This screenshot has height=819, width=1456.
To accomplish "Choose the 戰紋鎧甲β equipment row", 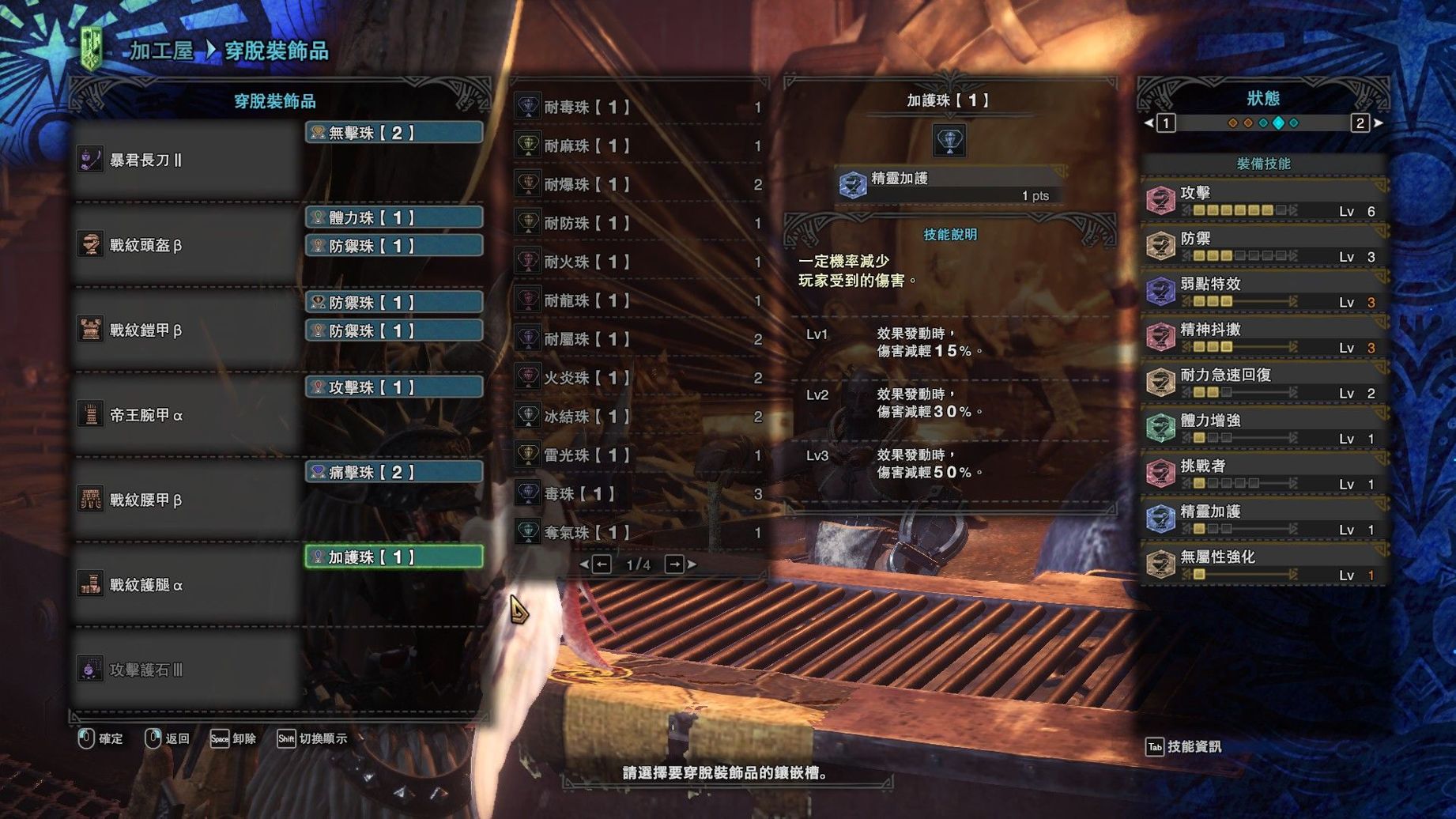I will 186,330.
